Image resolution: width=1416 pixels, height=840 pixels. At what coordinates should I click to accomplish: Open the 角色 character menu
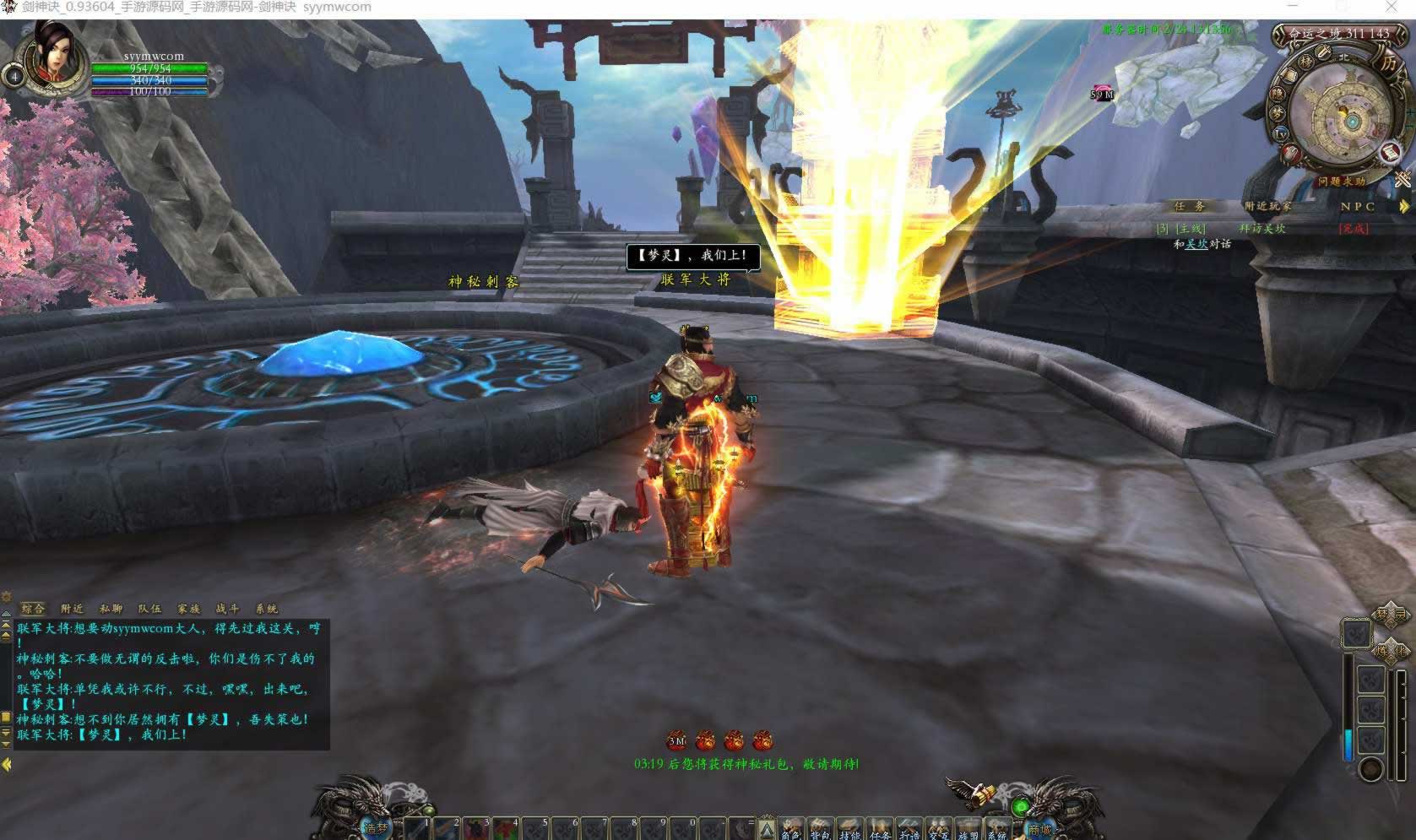pos(792,830)
